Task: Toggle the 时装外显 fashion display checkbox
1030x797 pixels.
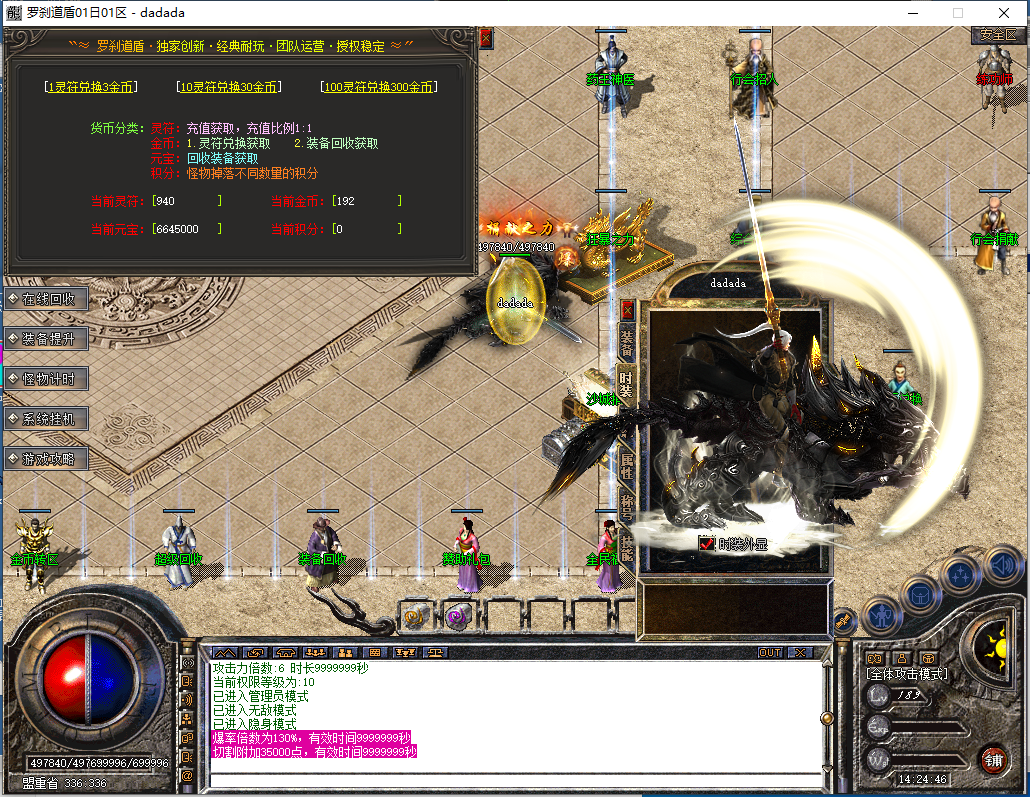Action: [707, 544]
